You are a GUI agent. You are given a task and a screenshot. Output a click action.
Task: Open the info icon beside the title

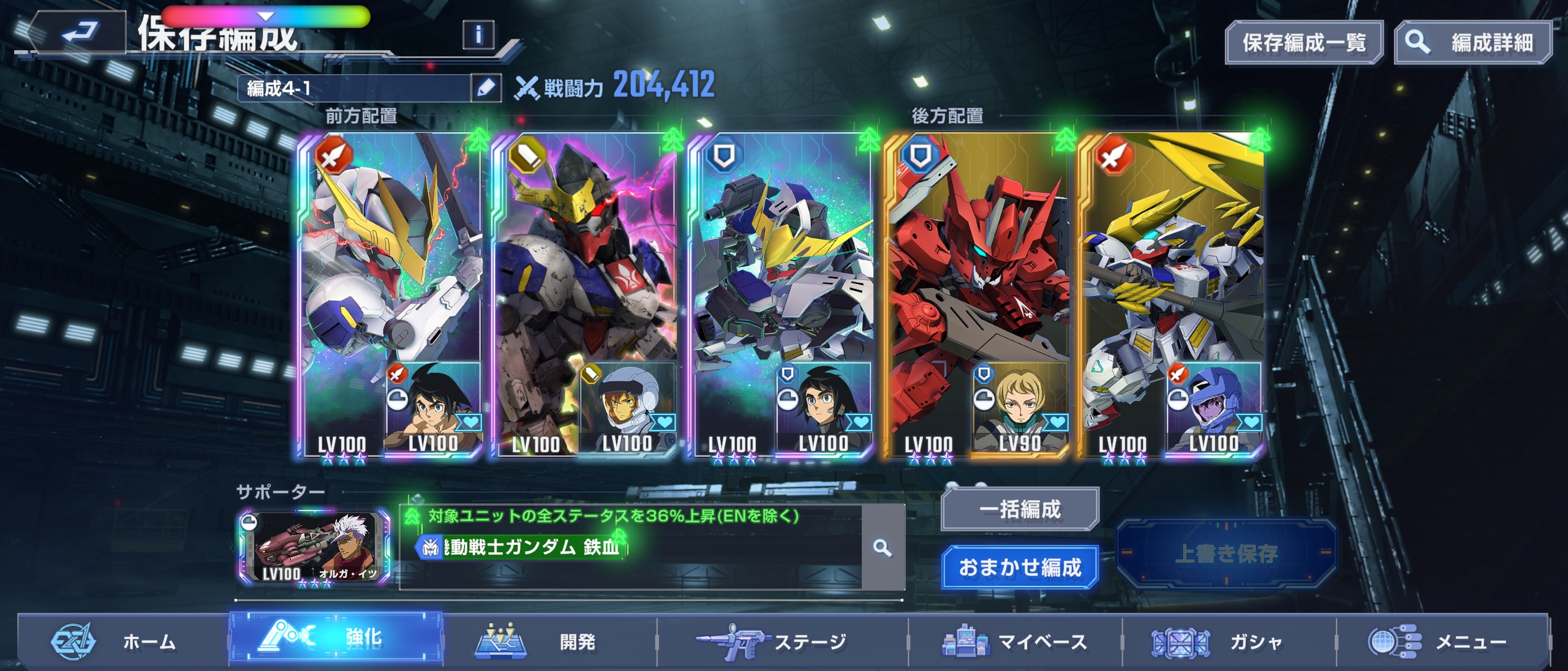point(479,34)
